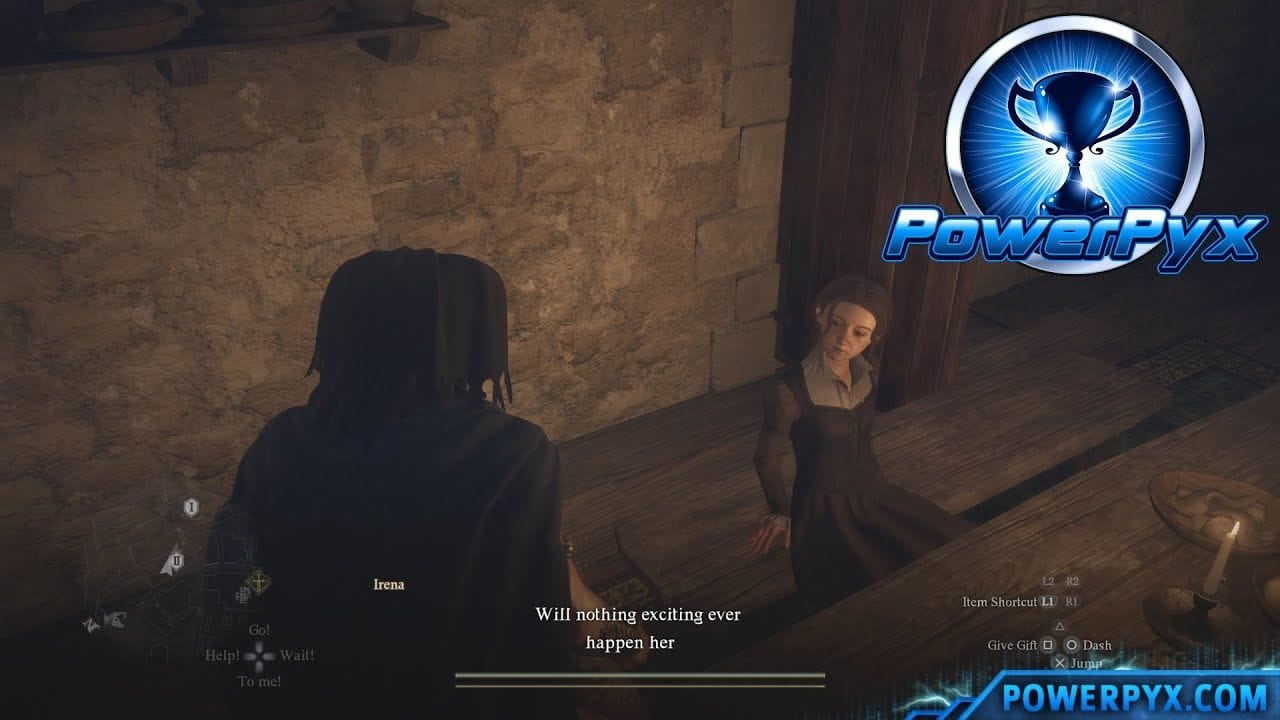Click the L1 Item Shortcut button prompt
This screenshot has width=1280, height=720.
(x=1049, y=603)
